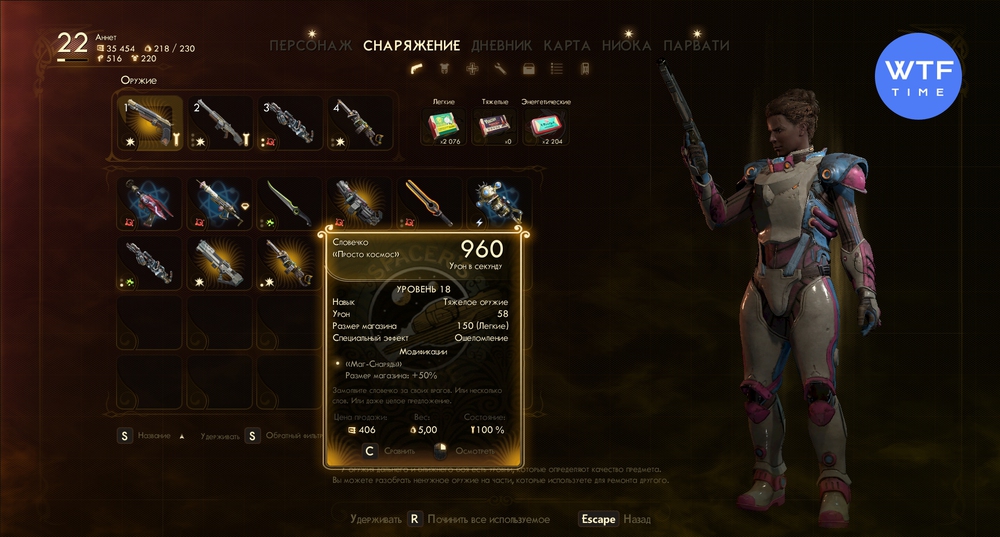Screen dimensions: 1000x537
Task: Pick equipped weapon slot 4
Action: [x=359, y=124]
